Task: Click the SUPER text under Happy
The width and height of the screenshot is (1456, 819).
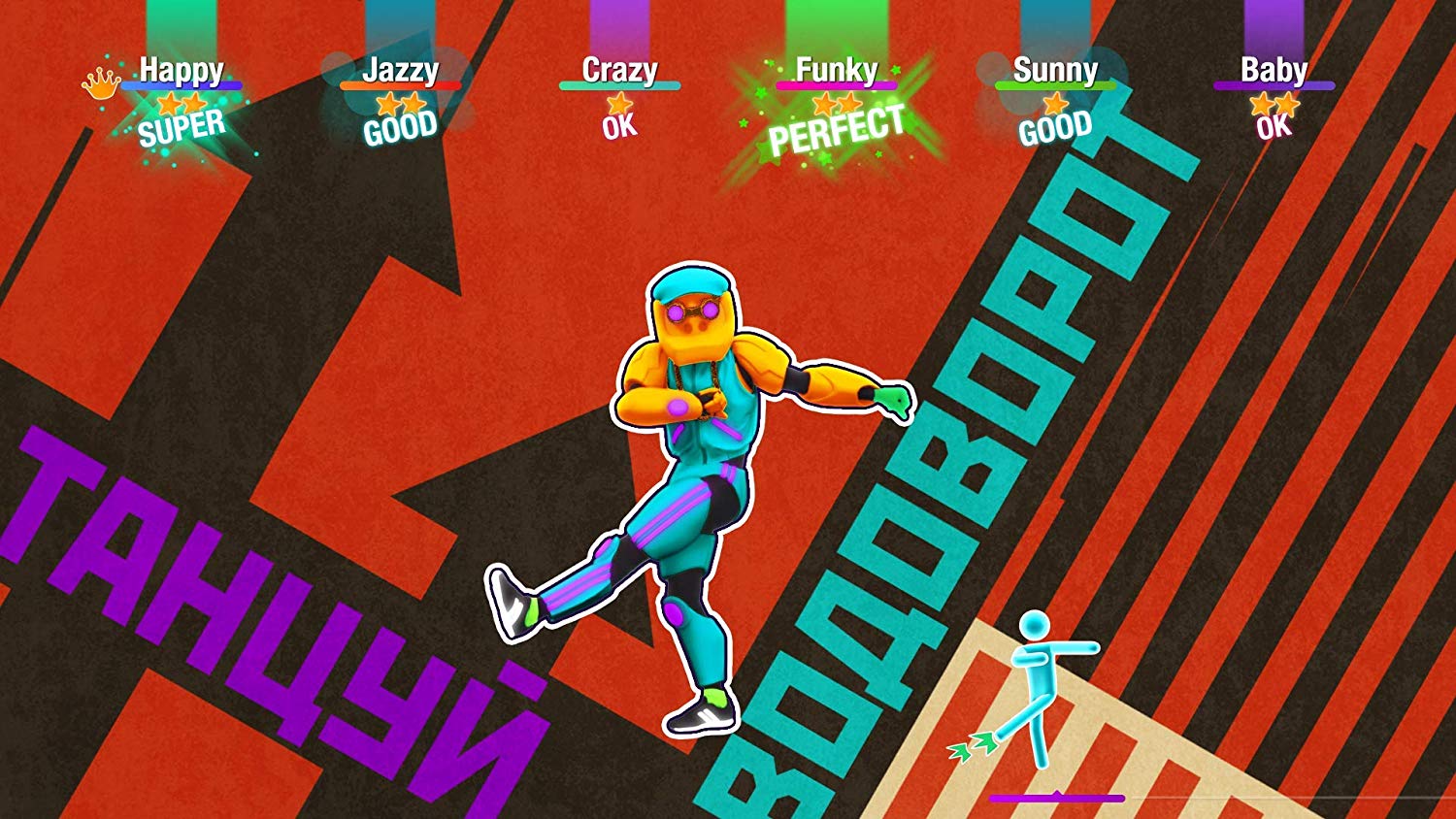Action: pos(182,126)
